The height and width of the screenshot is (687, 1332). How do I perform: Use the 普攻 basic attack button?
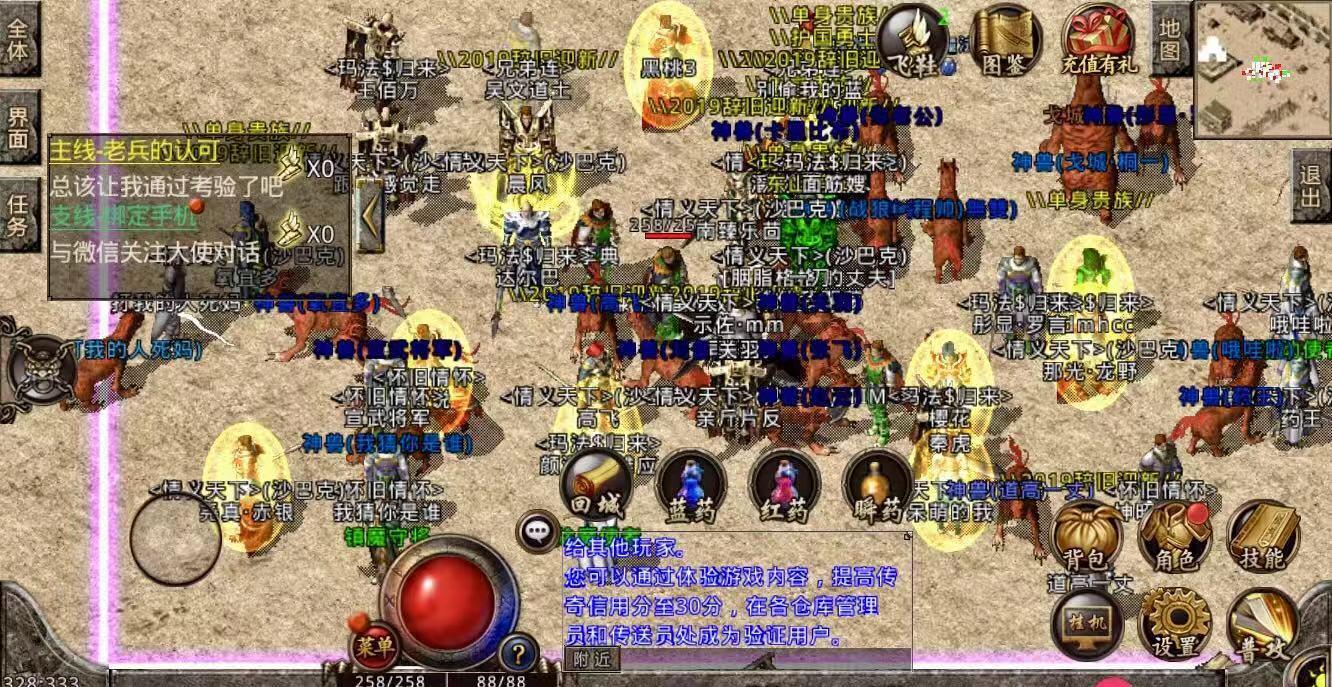(x=1262, y=622)
